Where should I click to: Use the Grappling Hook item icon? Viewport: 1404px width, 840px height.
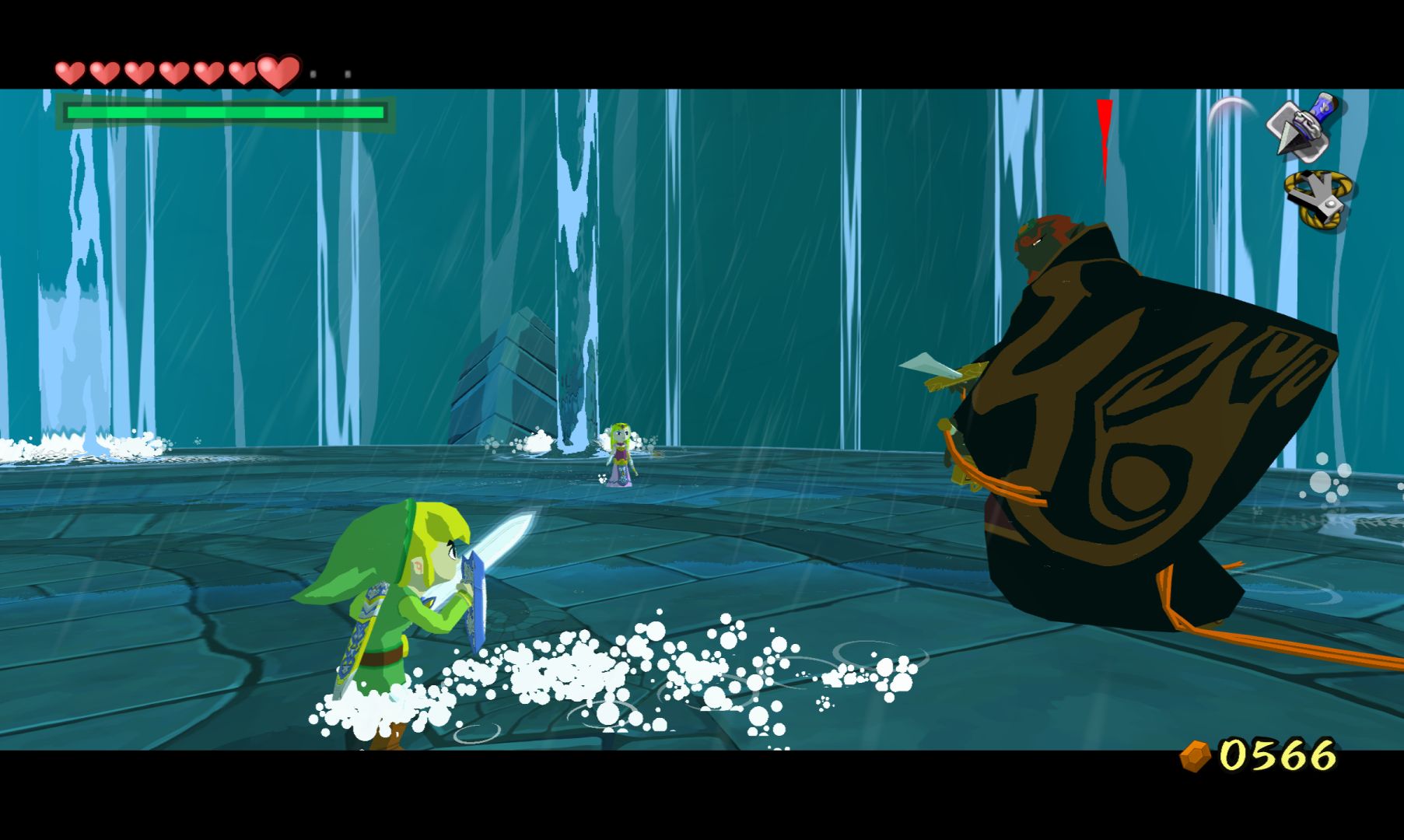(1319, 200)
